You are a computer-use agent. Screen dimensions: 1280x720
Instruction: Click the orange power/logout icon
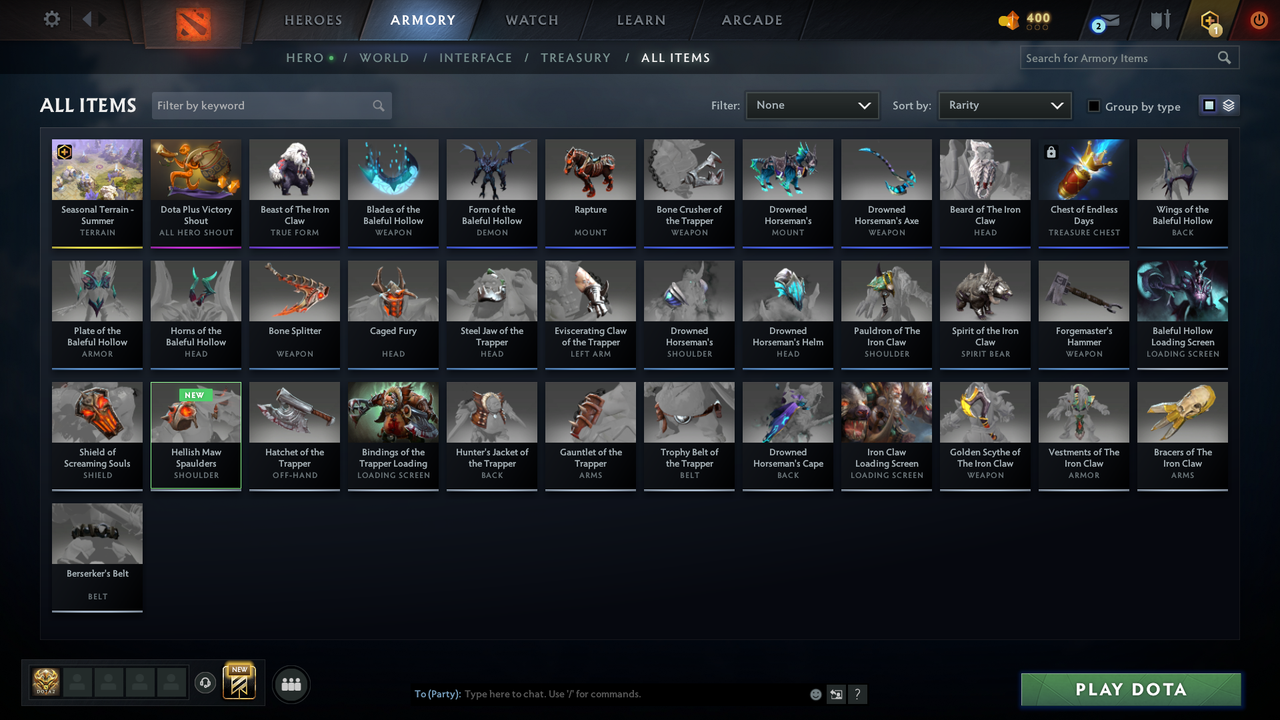pyautogui.click(x=1258, y=18)
